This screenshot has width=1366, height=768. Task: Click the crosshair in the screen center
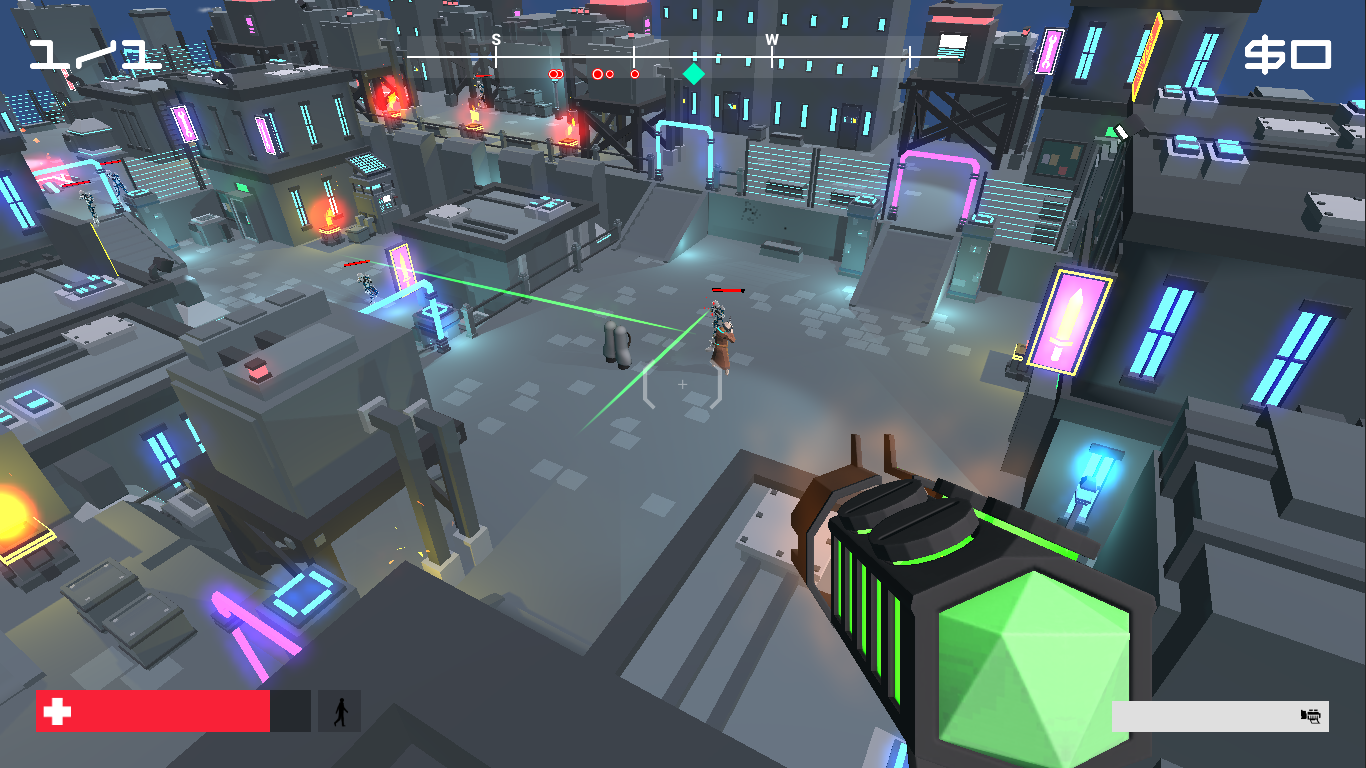[x=681, y=382]
